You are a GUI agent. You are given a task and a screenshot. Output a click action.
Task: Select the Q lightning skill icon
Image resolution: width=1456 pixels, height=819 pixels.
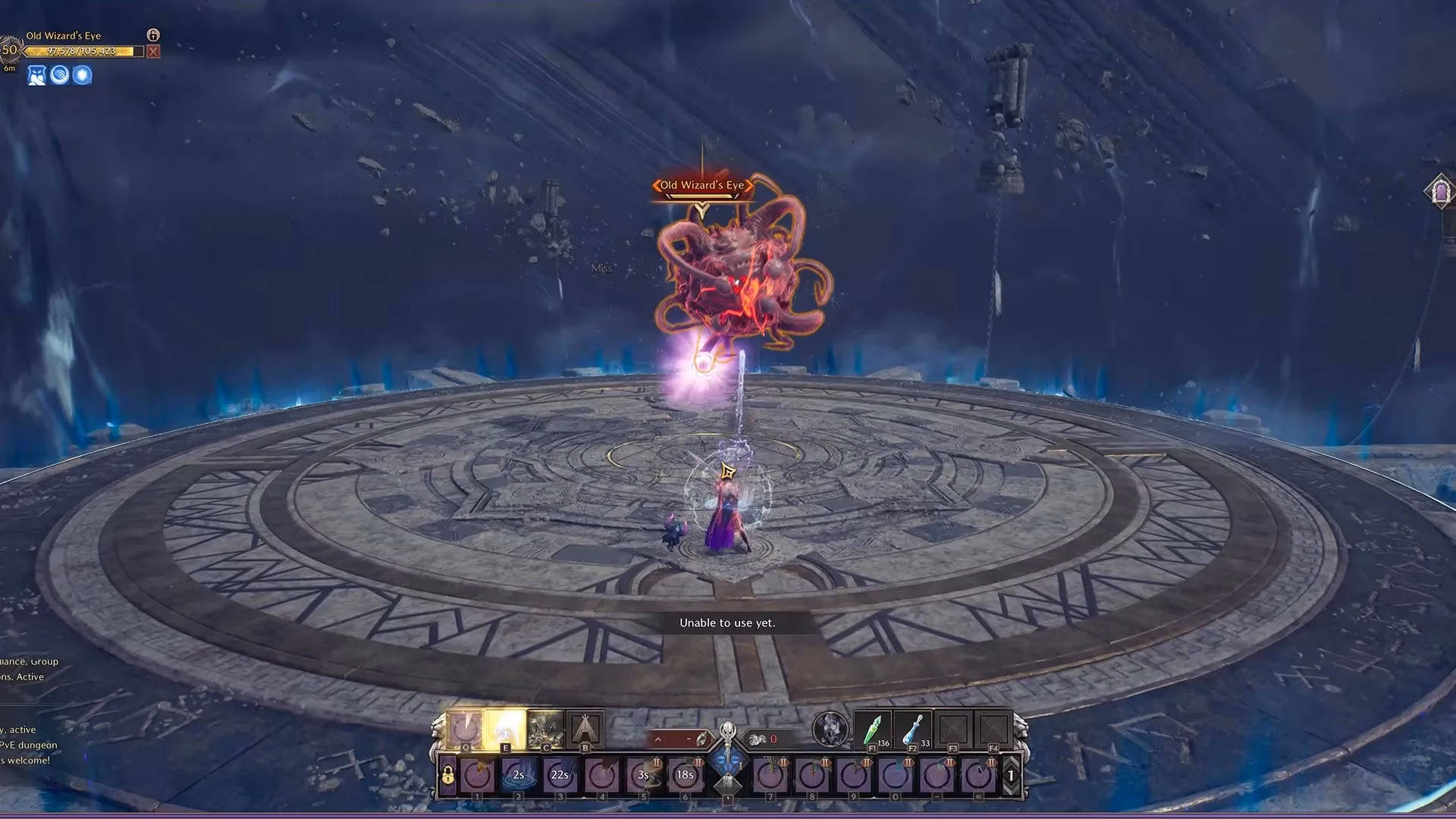466,726
